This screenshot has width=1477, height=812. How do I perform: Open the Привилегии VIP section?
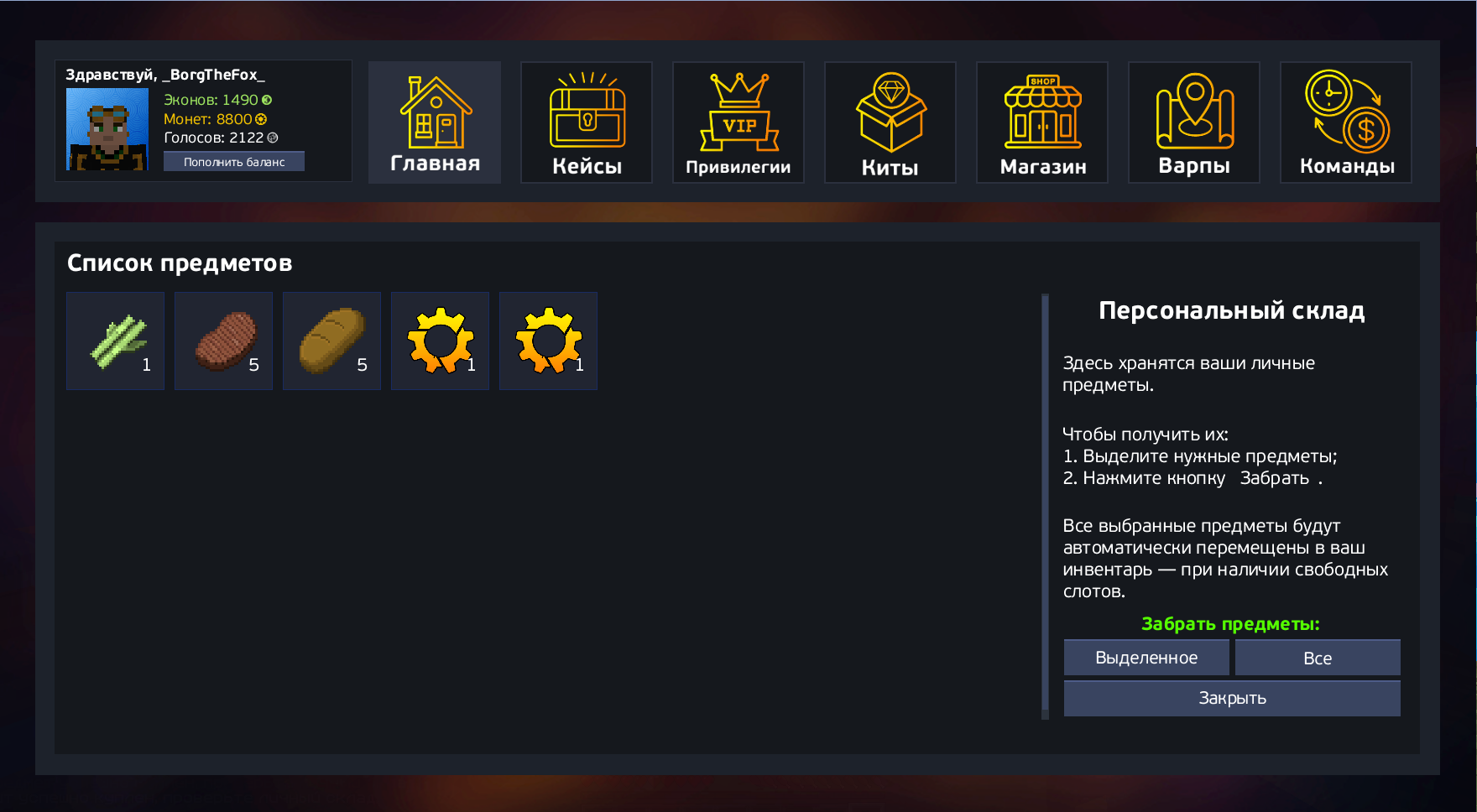tap(738, 122)
